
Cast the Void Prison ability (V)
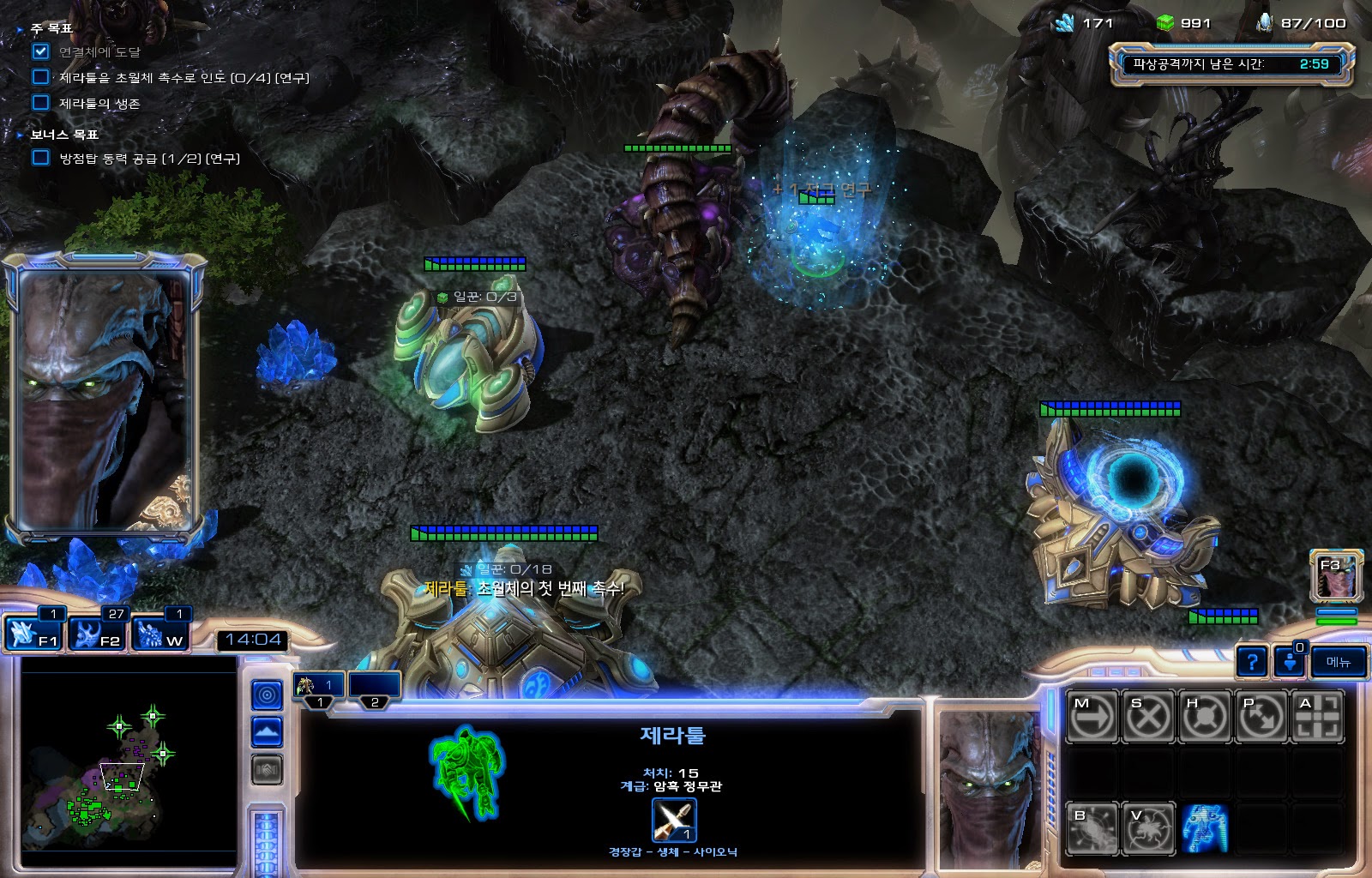point(1148,829)
